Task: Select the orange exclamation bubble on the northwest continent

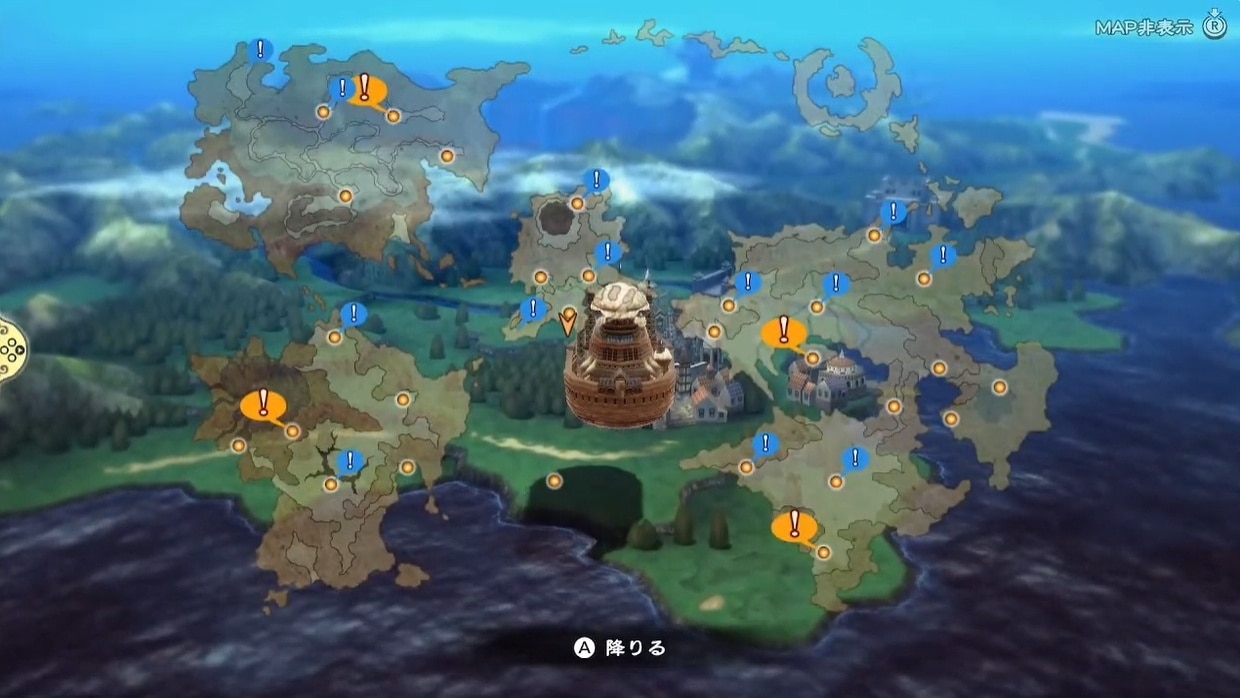Action: (366, 89)
